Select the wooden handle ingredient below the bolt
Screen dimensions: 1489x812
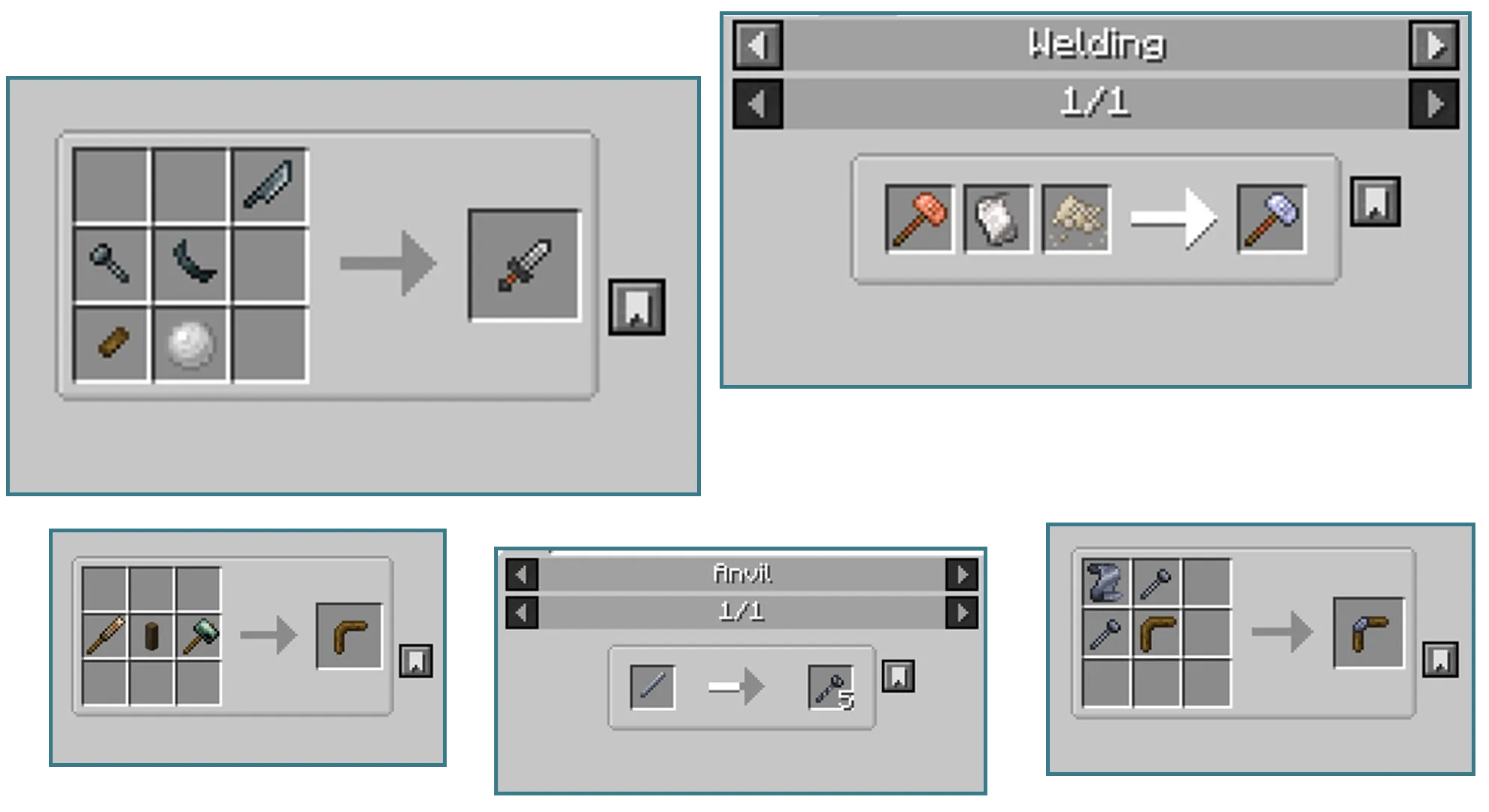[111, 343]
